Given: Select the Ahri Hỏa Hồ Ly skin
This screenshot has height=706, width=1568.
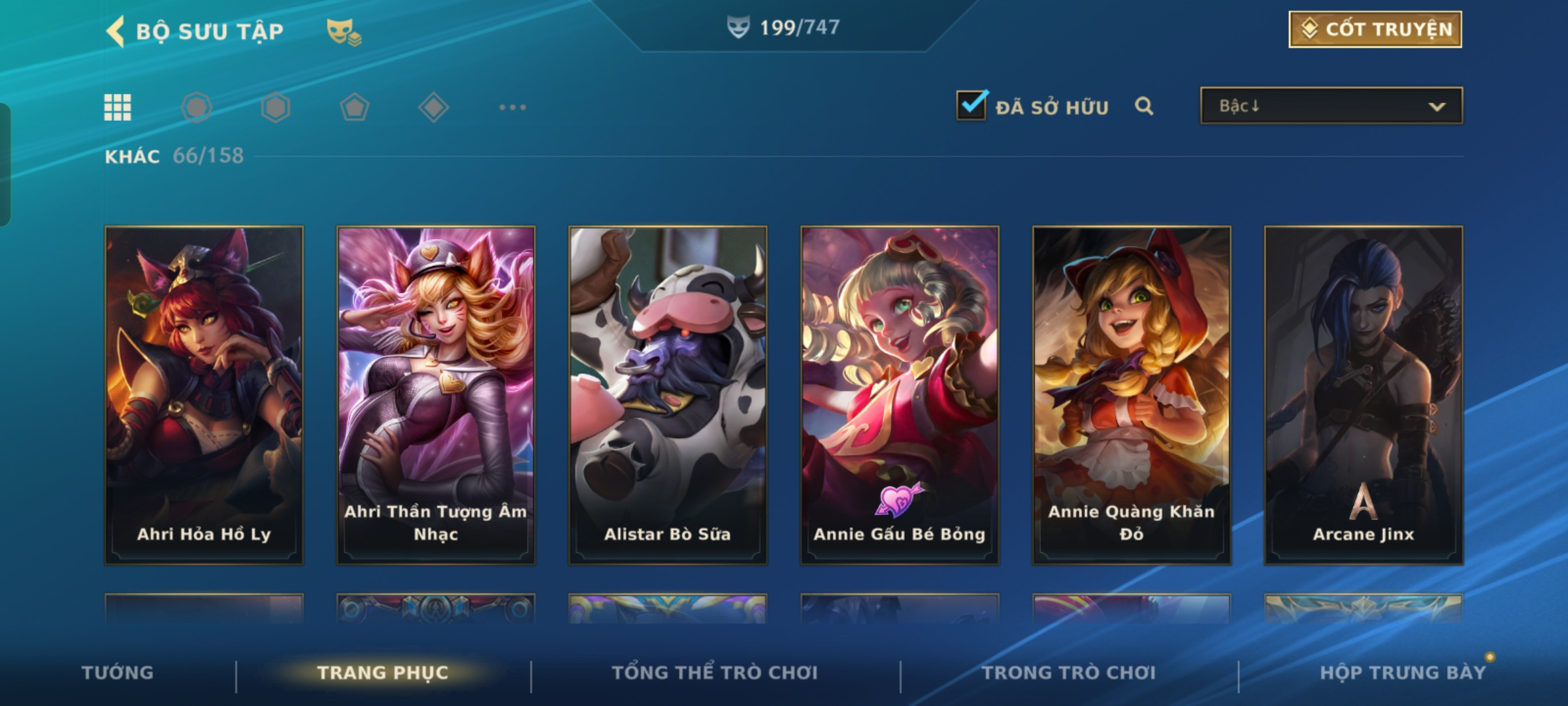Looking at the screenshot, I should (x=204, y=394).
